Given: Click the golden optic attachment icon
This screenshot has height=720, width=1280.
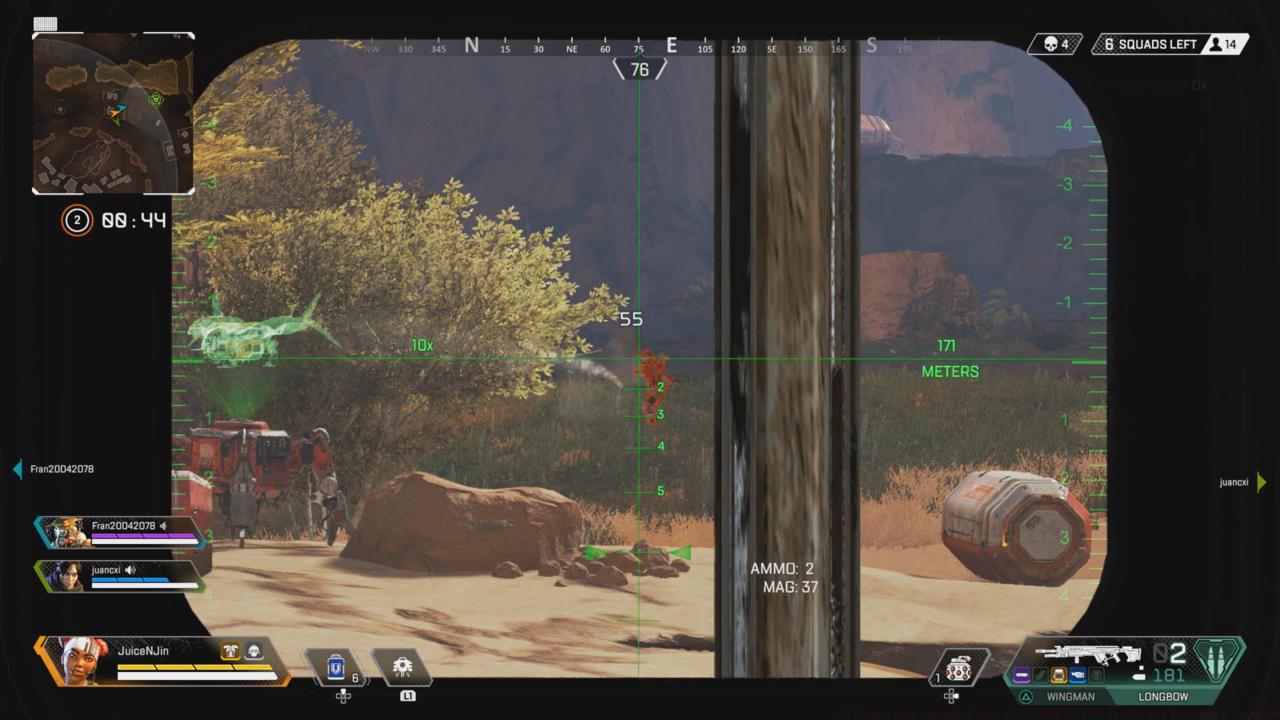Looking at the screenshot, I should pyautogui.click(x=1058, y=675).
